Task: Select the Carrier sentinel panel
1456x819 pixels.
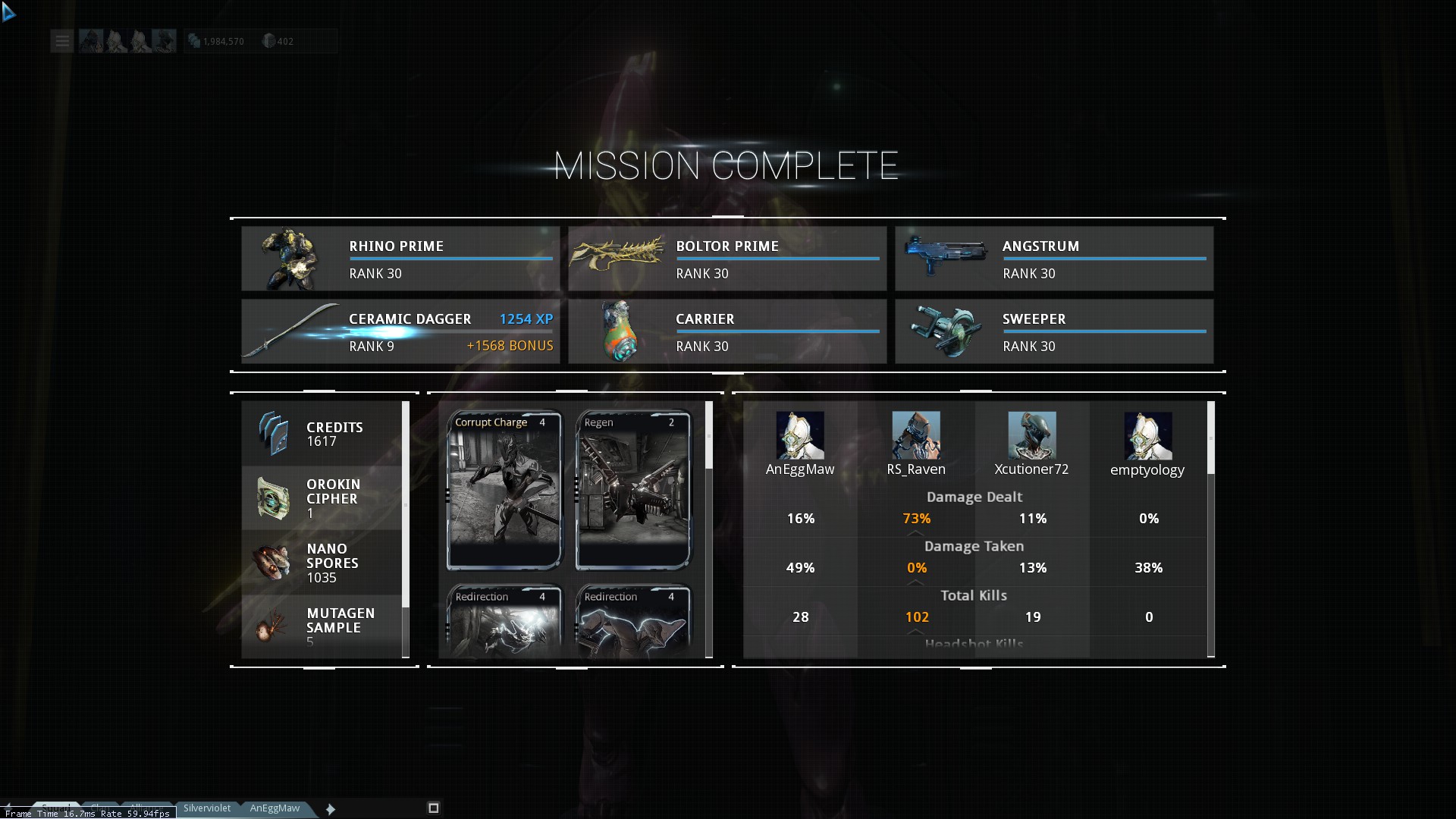Action: [726, 331]
